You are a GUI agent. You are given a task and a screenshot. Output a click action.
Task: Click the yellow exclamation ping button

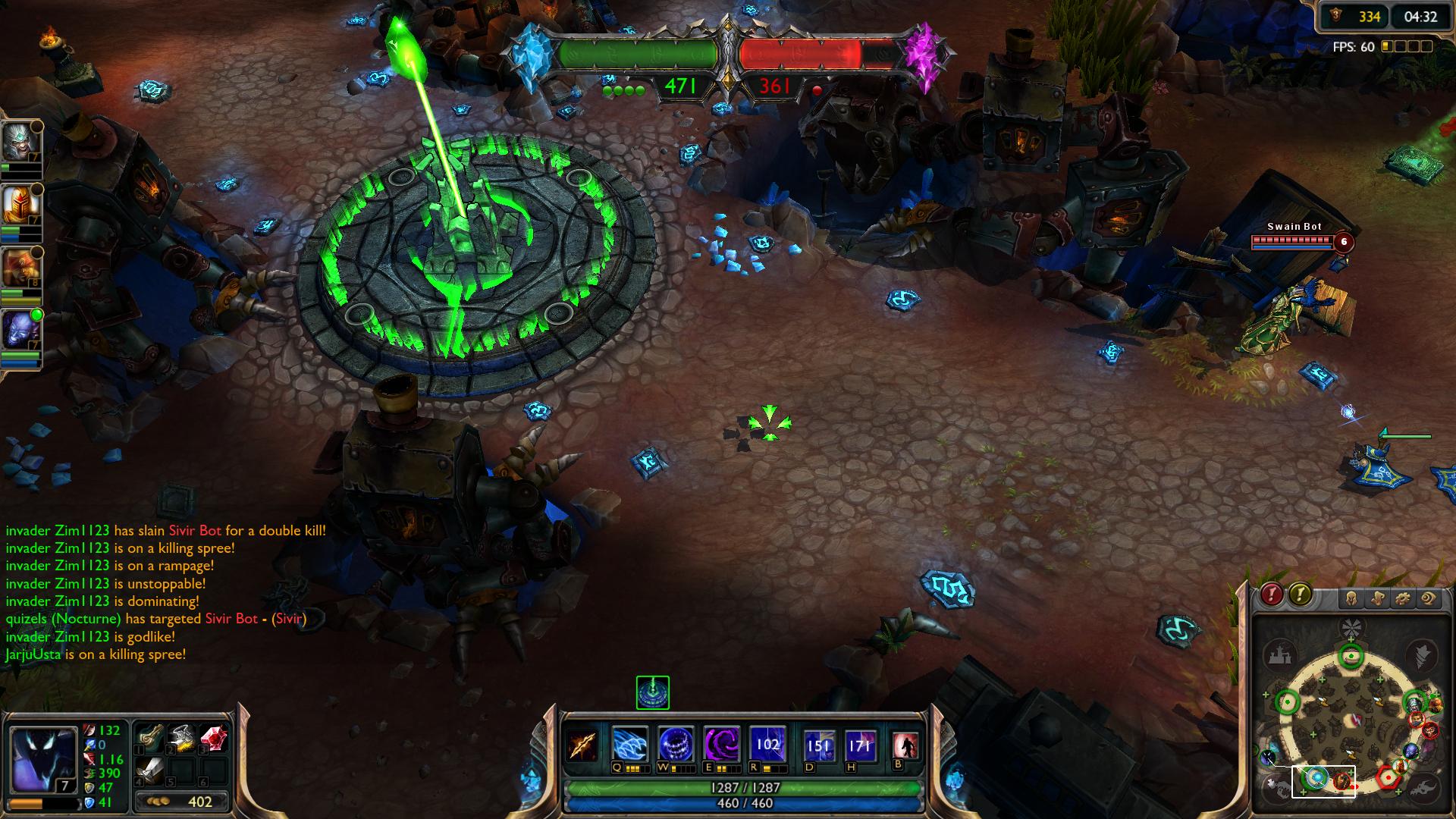click(x=1300, y=594)
